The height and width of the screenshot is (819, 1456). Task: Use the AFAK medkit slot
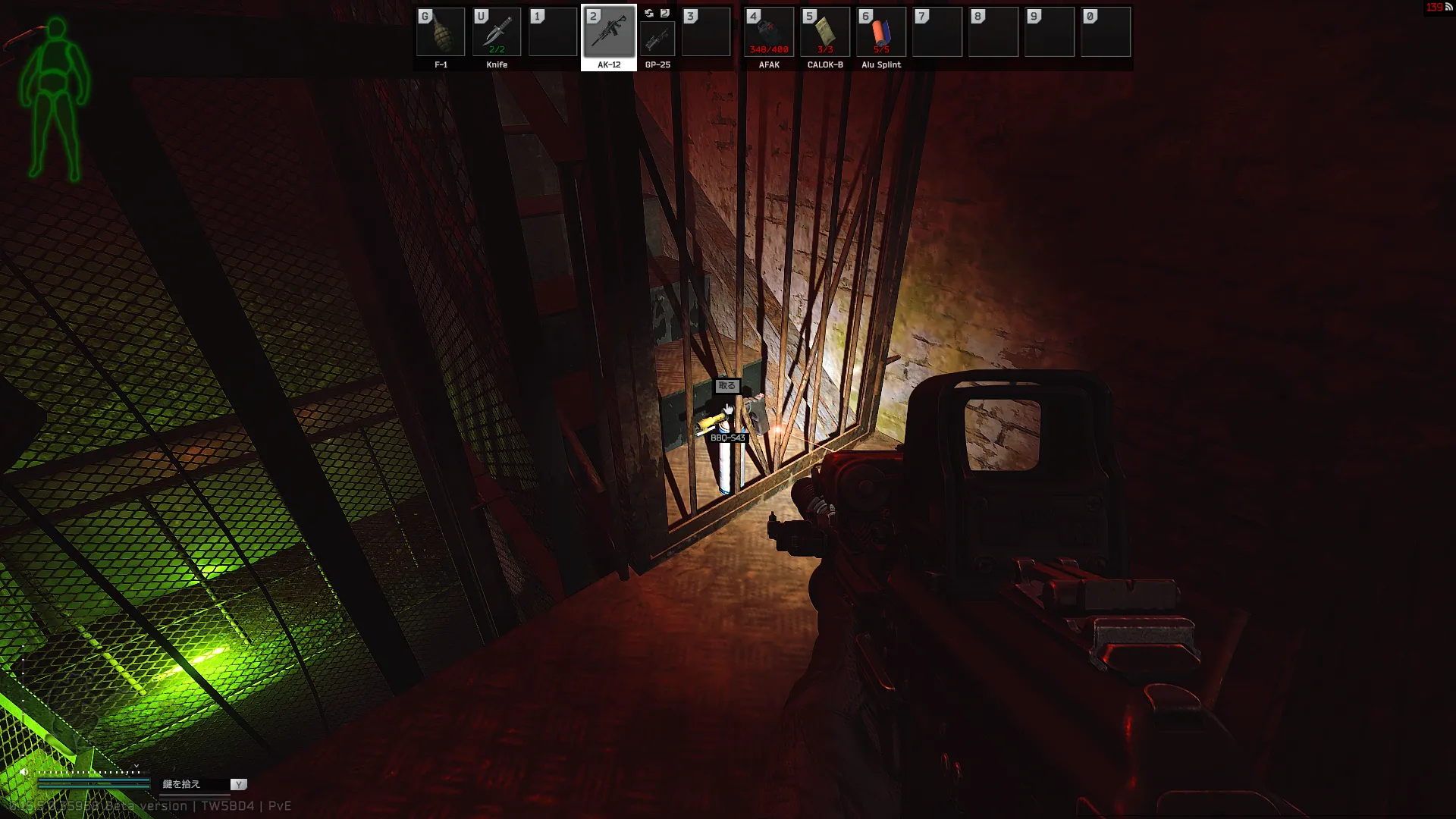(769, 33)
